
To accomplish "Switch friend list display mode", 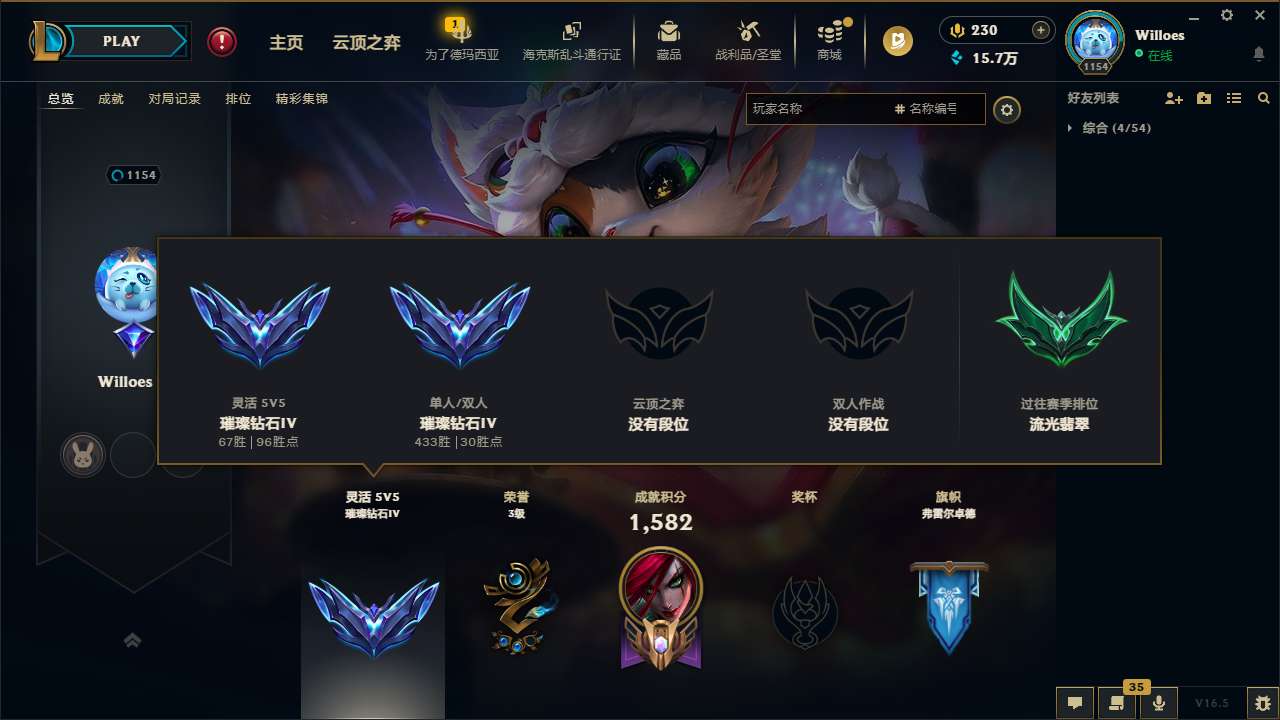I will coord(1233,98).
